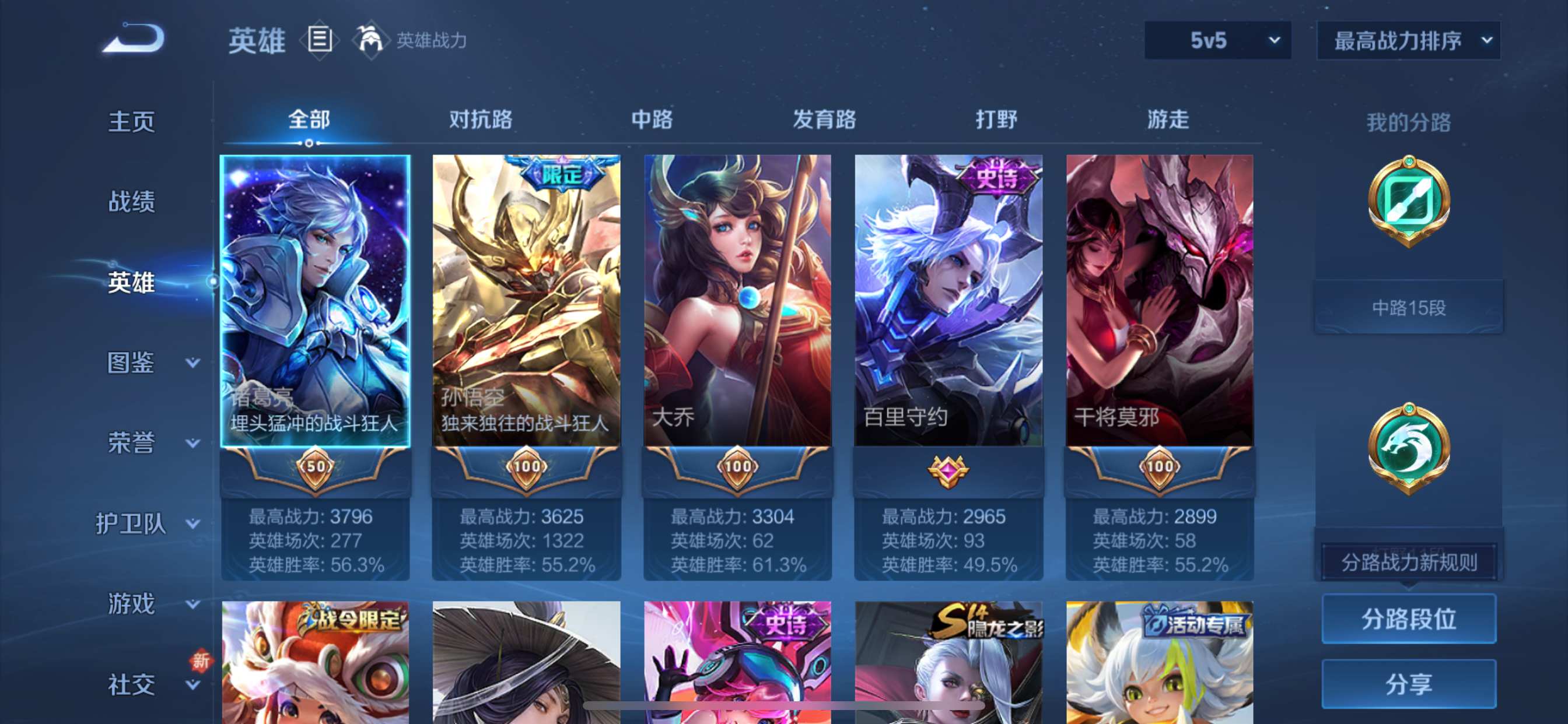The width and height of the screenshot is (1568, 724).
Task: Click the 英雄战力 icon in the header
Action: pos(373,40)
